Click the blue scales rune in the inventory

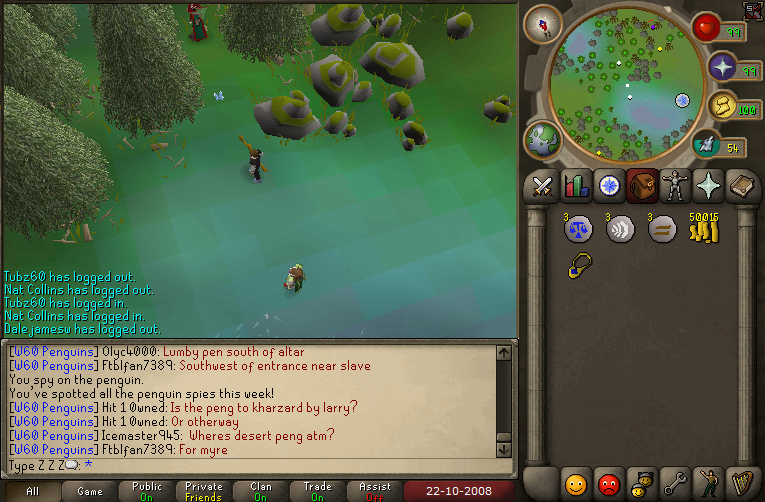tap(578, 230)
